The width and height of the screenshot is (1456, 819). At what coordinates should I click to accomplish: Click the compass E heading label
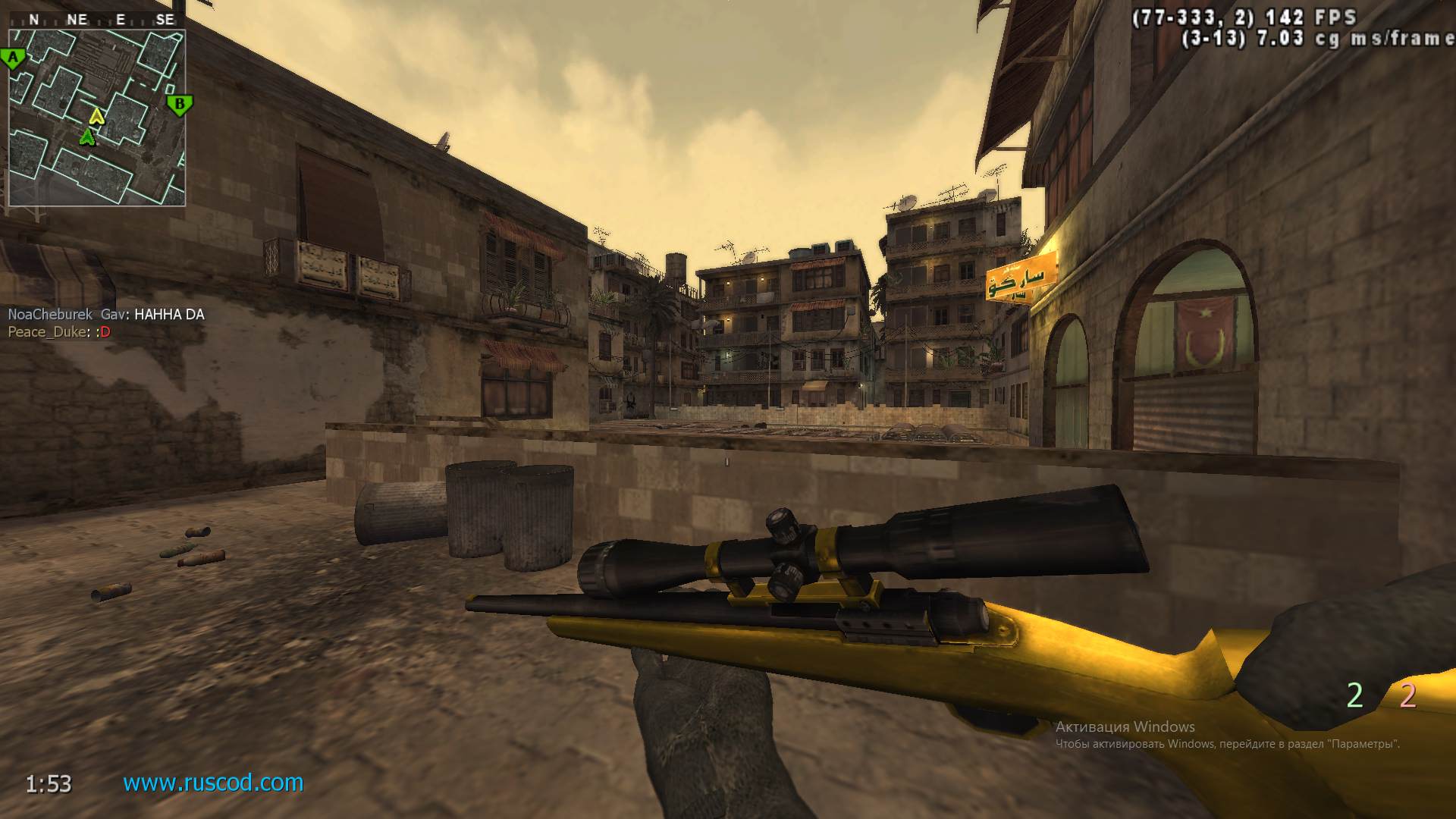point(120,18)
